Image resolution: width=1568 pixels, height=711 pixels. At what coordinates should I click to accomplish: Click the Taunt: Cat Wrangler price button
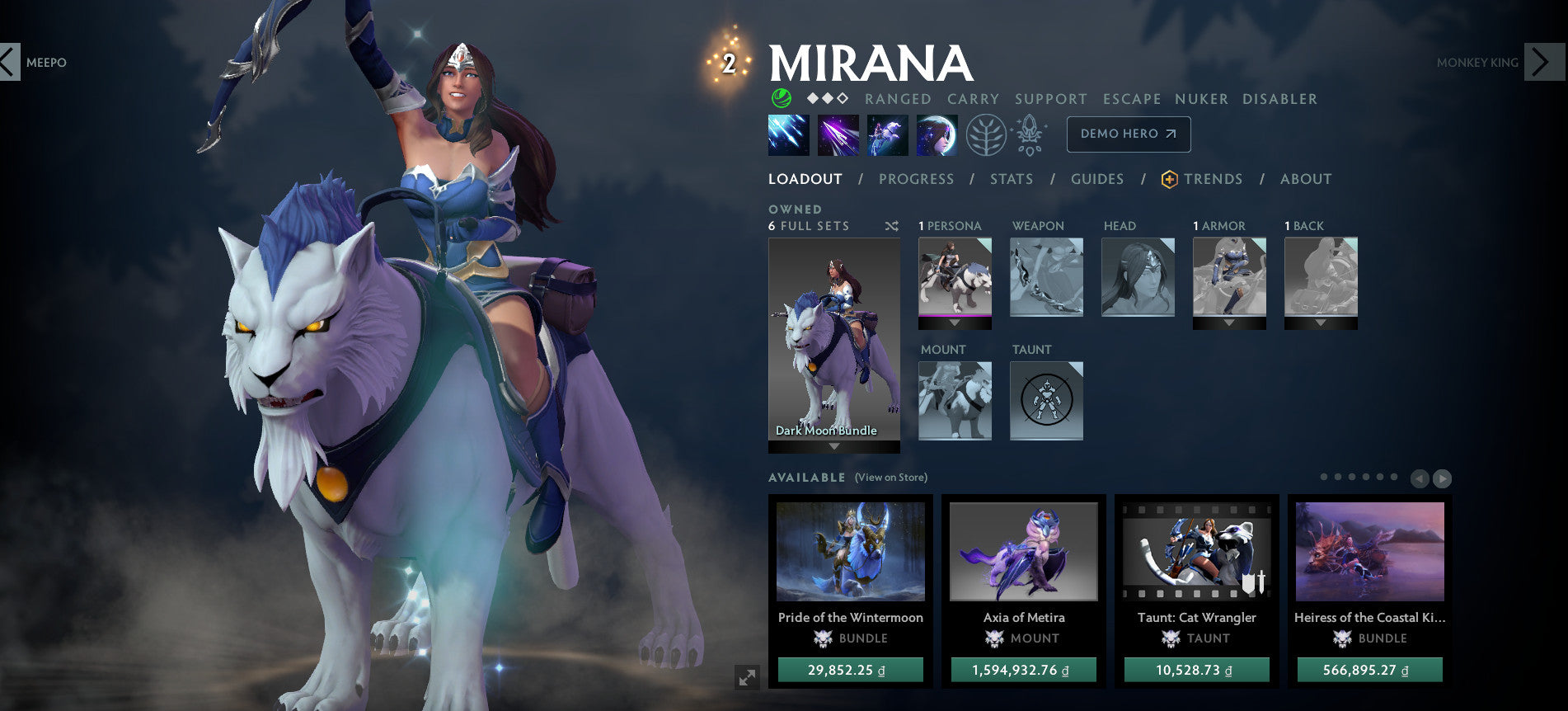pos(1196,670)
